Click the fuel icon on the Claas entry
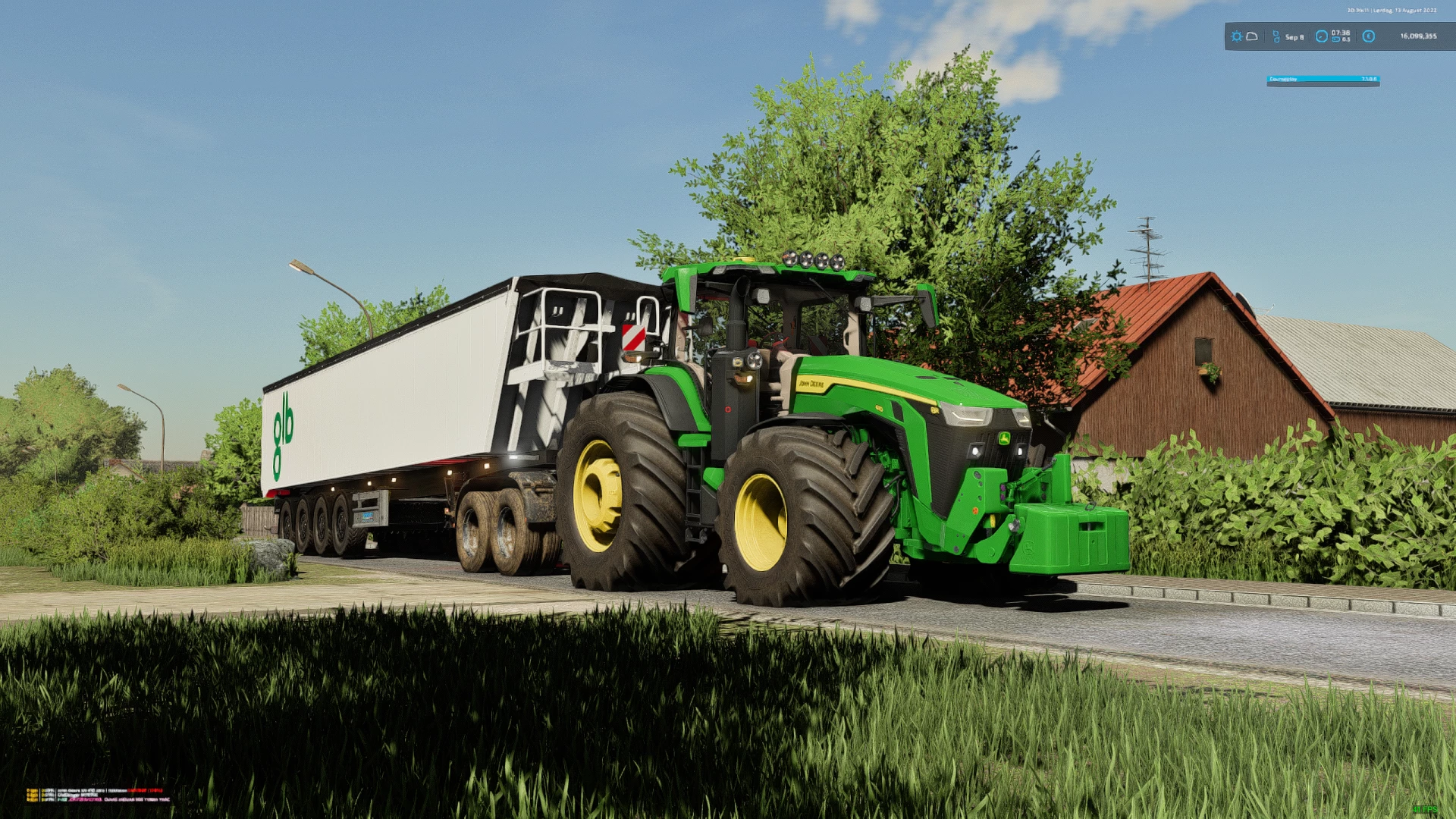Image resolution: width=1456 pixels, height=819 pixels. (x=33, y=800)
